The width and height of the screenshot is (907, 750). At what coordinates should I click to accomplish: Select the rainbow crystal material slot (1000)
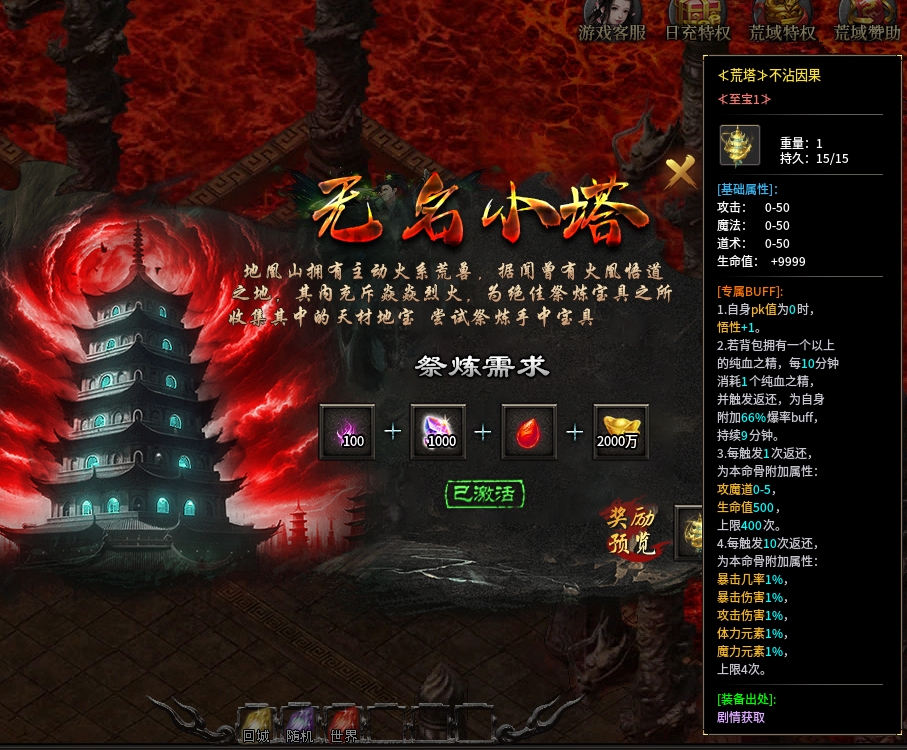coord(438,432)
